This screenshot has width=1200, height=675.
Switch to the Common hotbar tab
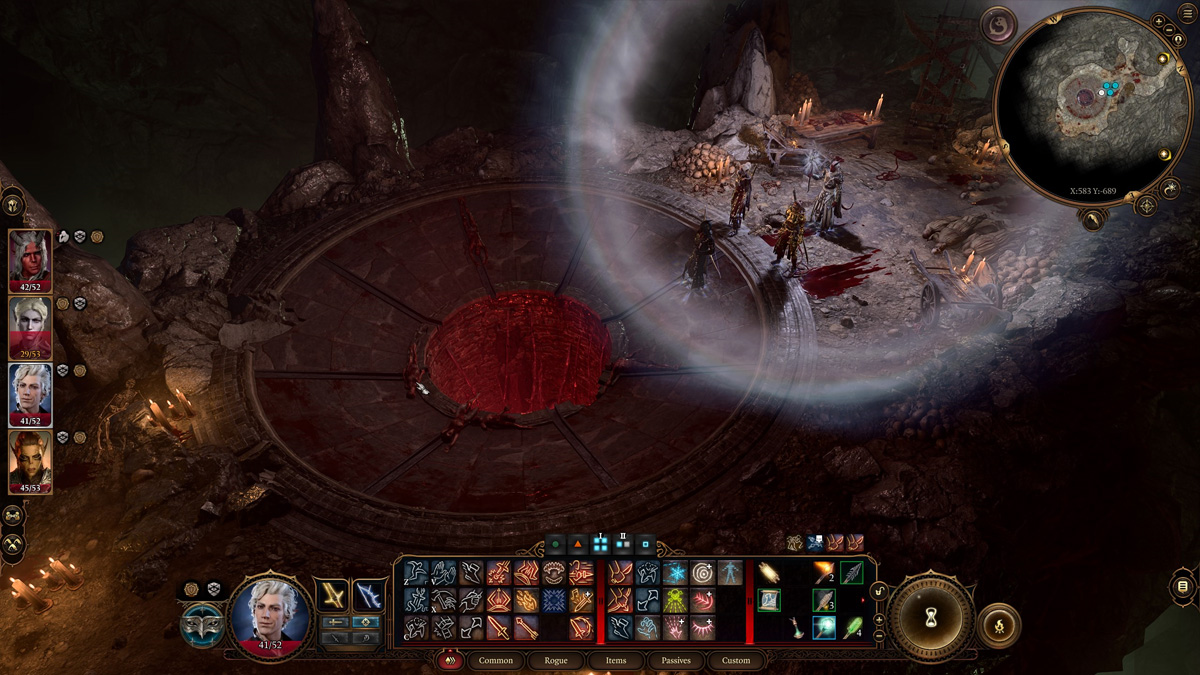[x=495, y=660]
